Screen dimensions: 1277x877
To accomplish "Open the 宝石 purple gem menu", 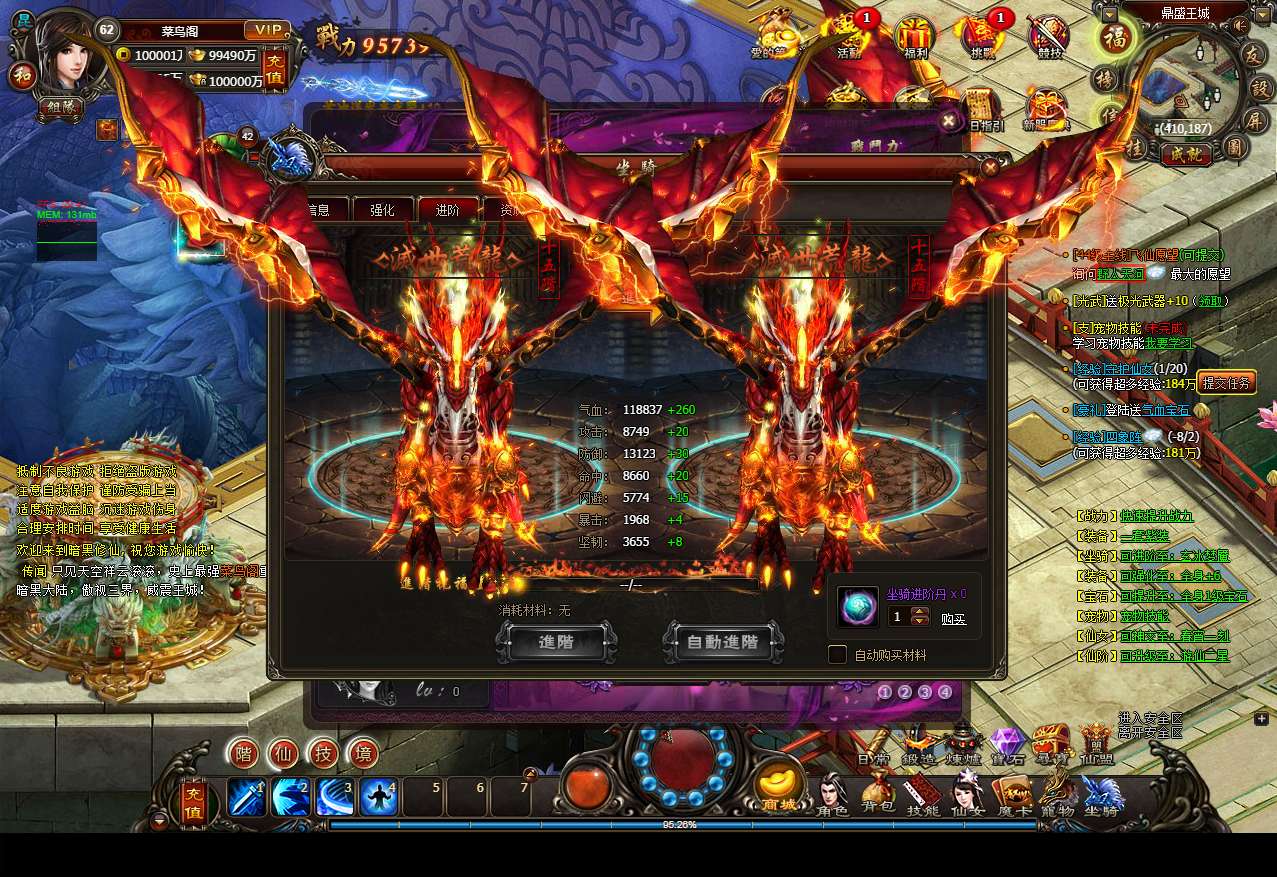I will 1007,745.
